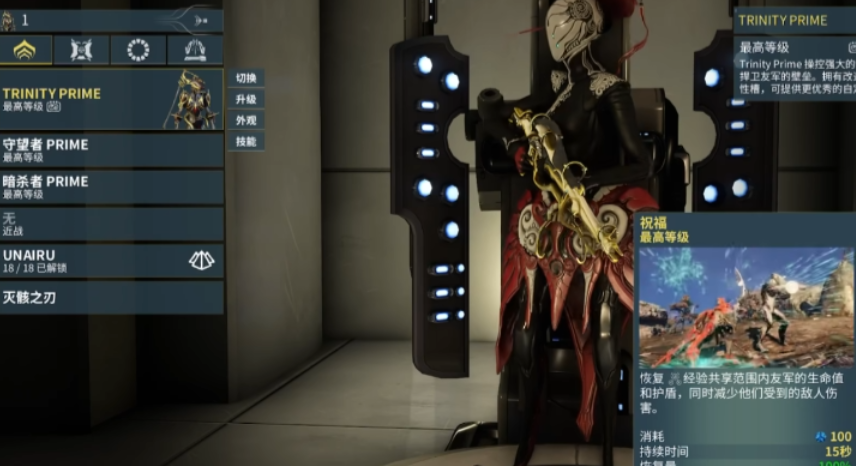The height and width of the screenshot is (466, 856).
Task: Switch to the dotted ring icon tab
Action: [138, 50]
